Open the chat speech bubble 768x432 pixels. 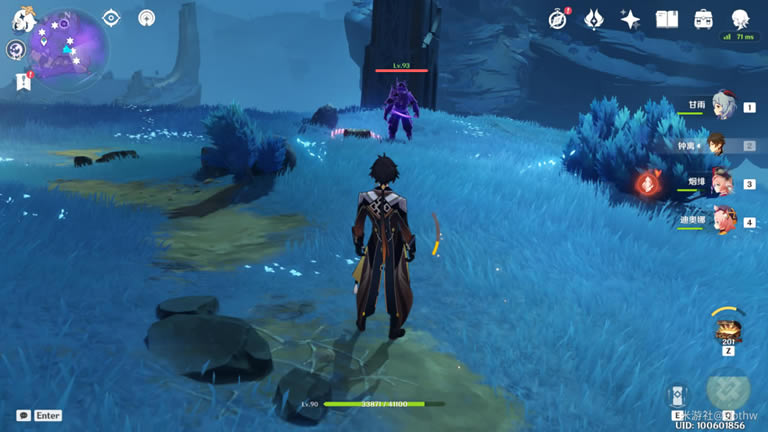point(23,415)
